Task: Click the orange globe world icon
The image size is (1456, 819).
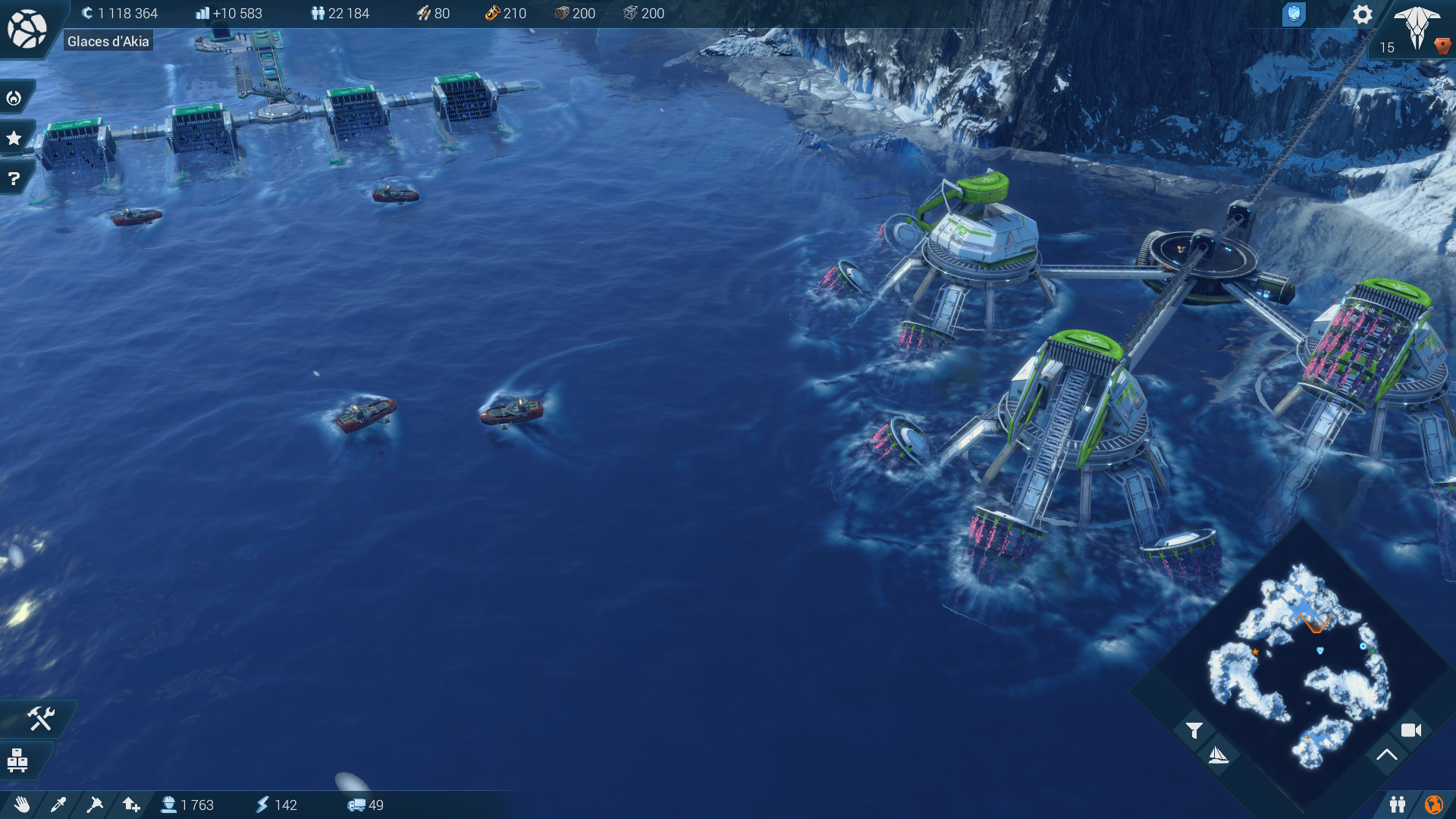Action: point(1433,805)
